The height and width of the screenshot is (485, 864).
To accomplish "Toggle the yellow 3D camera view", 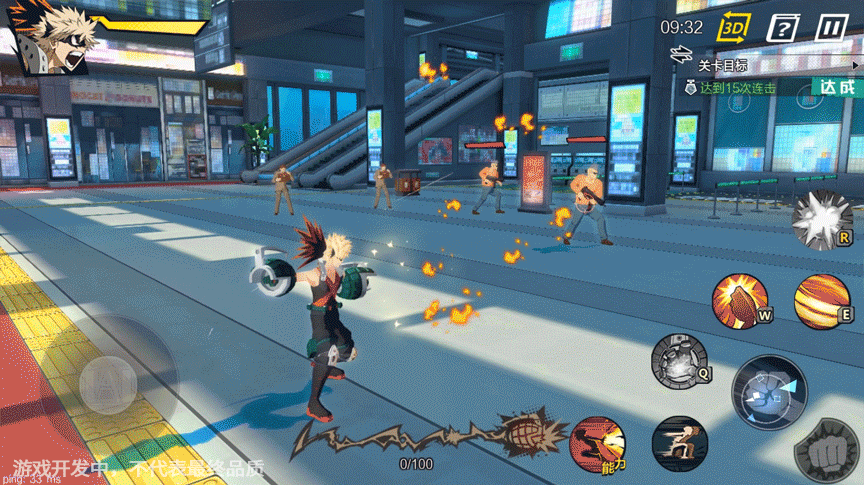I will coord(735,28).
